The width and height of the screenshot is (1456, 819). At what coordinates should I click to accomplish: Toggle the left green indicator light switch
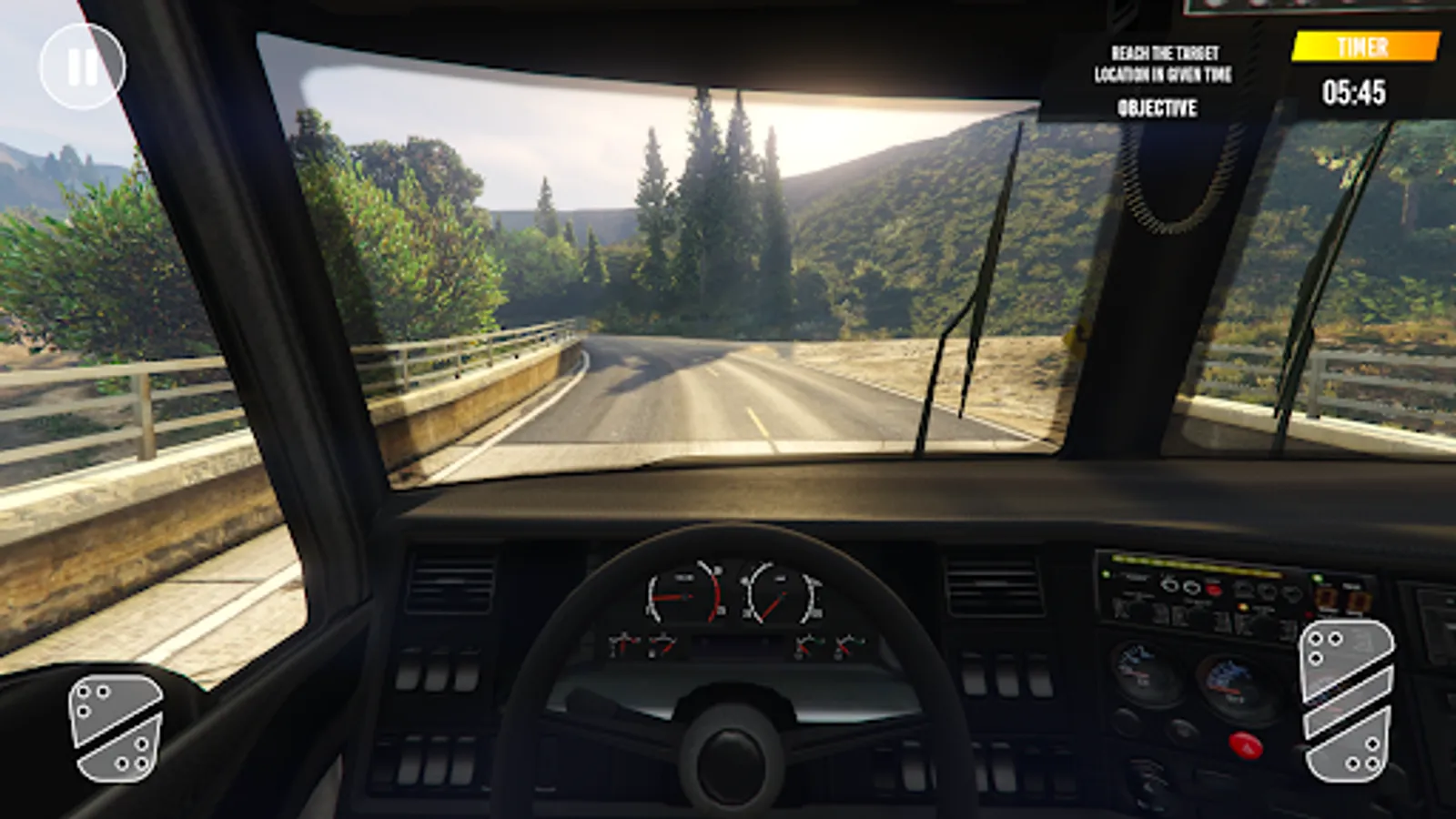(x=1106, y=573)
